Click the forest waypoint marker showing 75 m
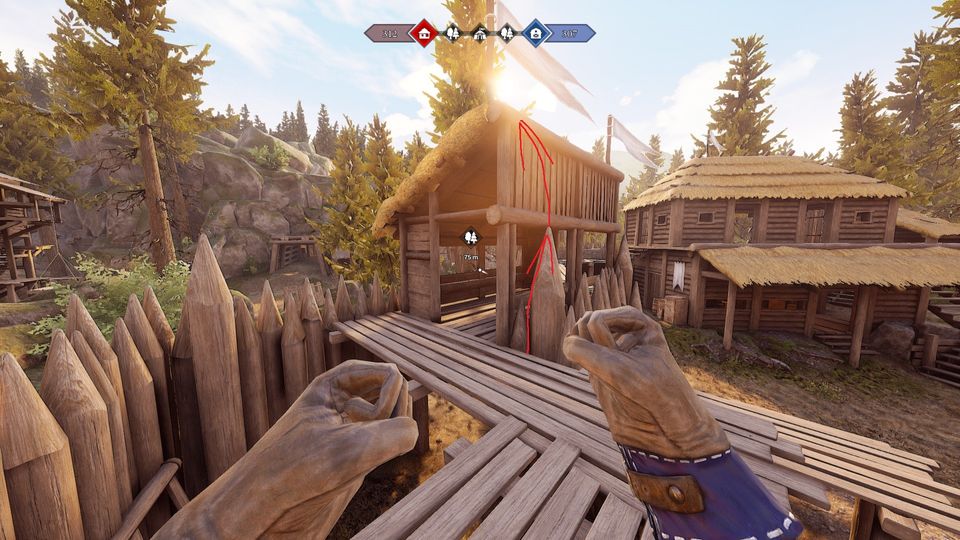Image resolution: width=960 pixels, height=540 pixels. point(470,237)
